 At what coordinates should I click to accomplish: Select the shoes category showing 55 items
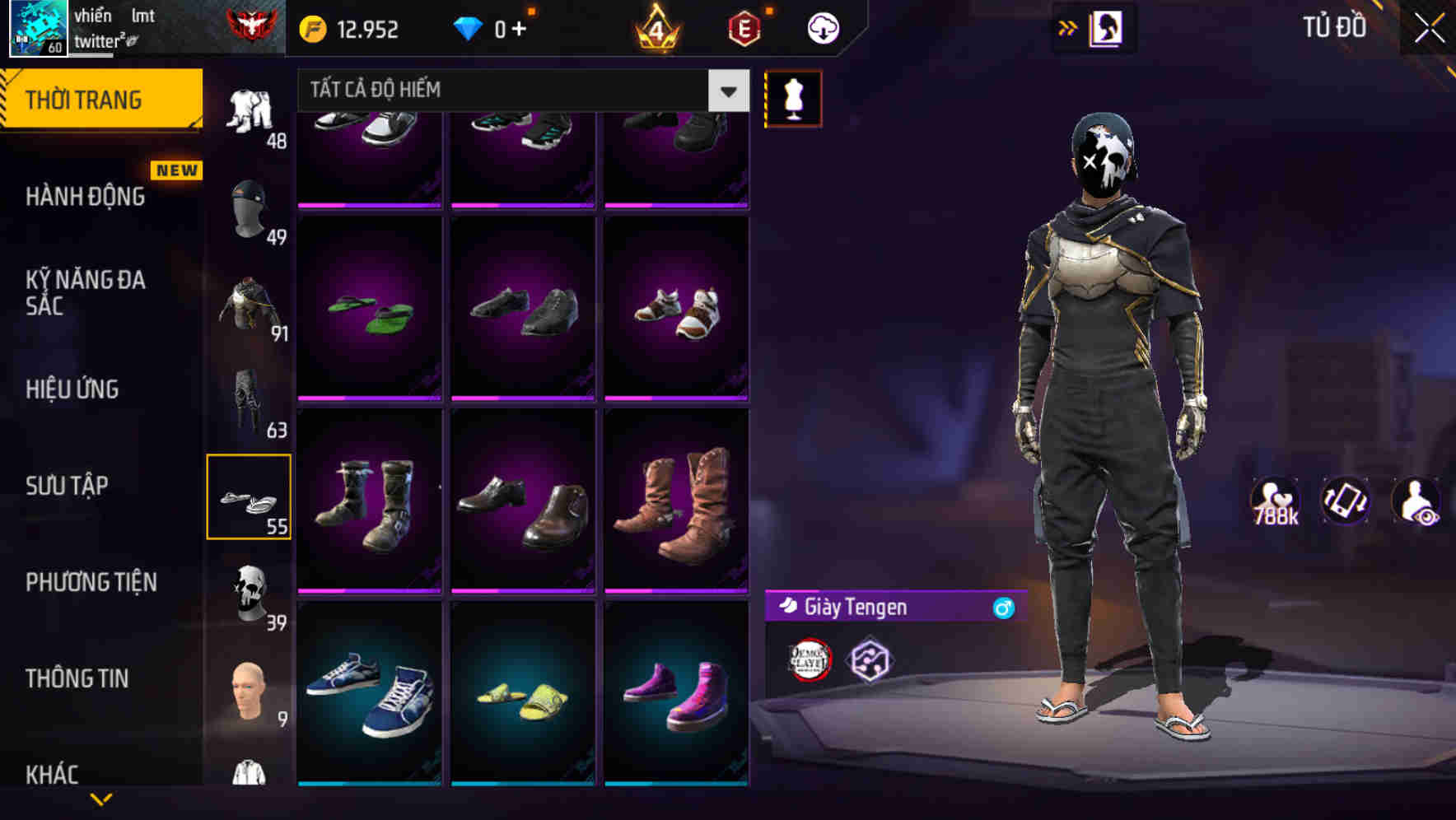click(250, 496)
